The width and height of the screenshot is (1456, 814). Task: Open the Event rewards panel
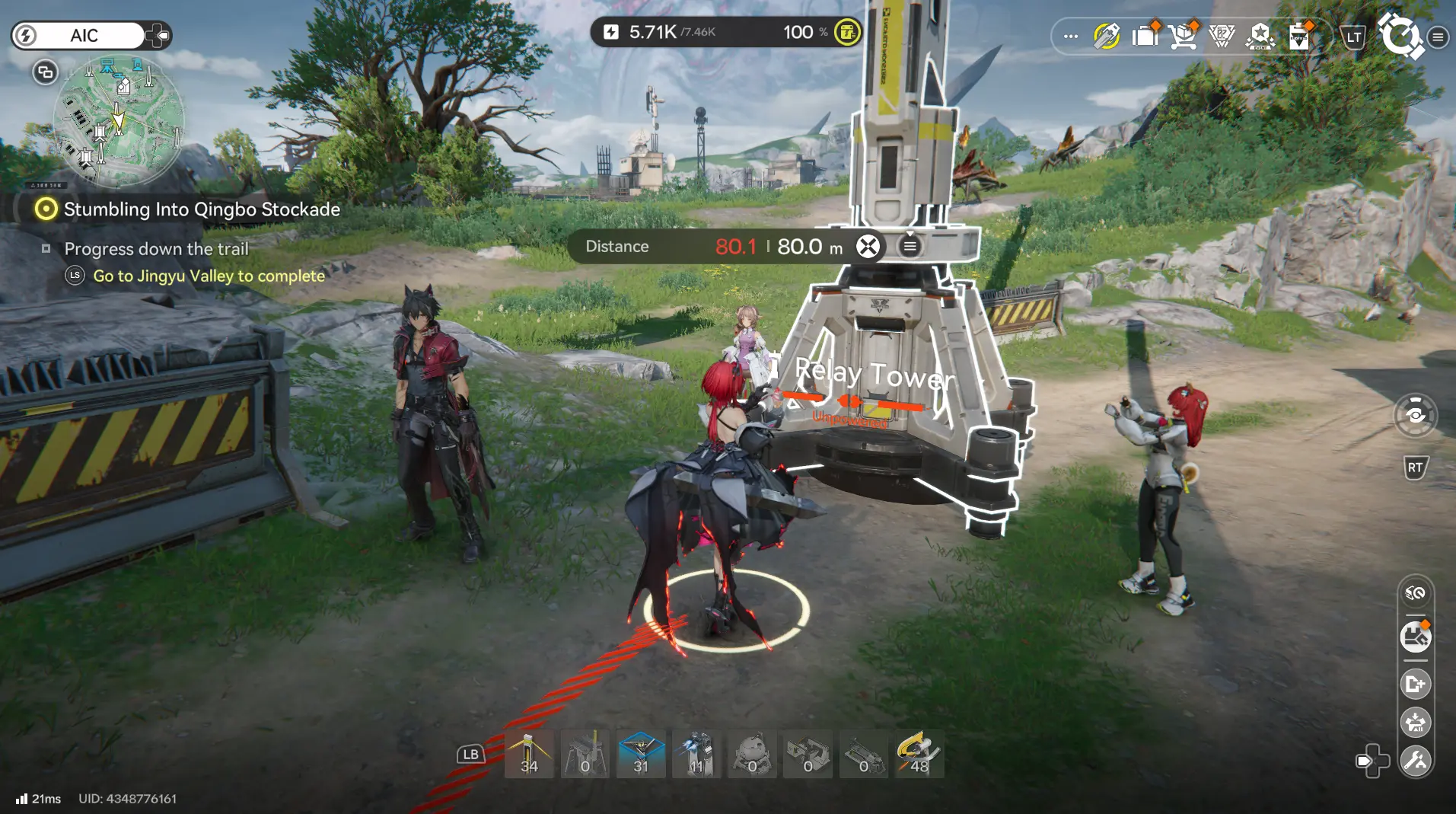point(1260,35)
